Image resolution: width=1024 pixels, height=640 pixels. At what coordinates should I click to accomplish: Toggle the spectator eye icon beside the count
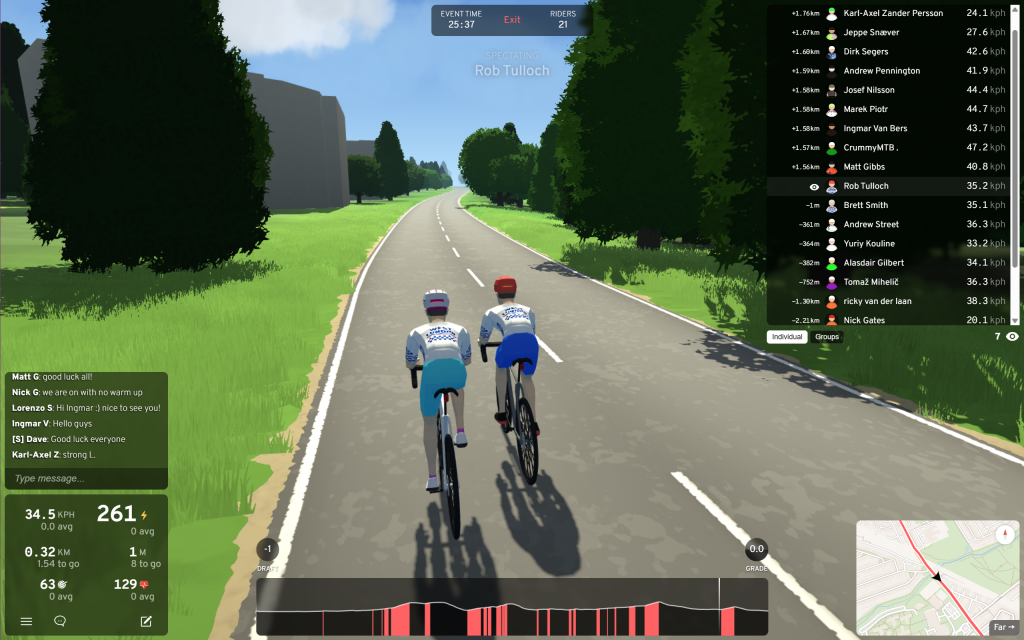(x=1012, y=337)
